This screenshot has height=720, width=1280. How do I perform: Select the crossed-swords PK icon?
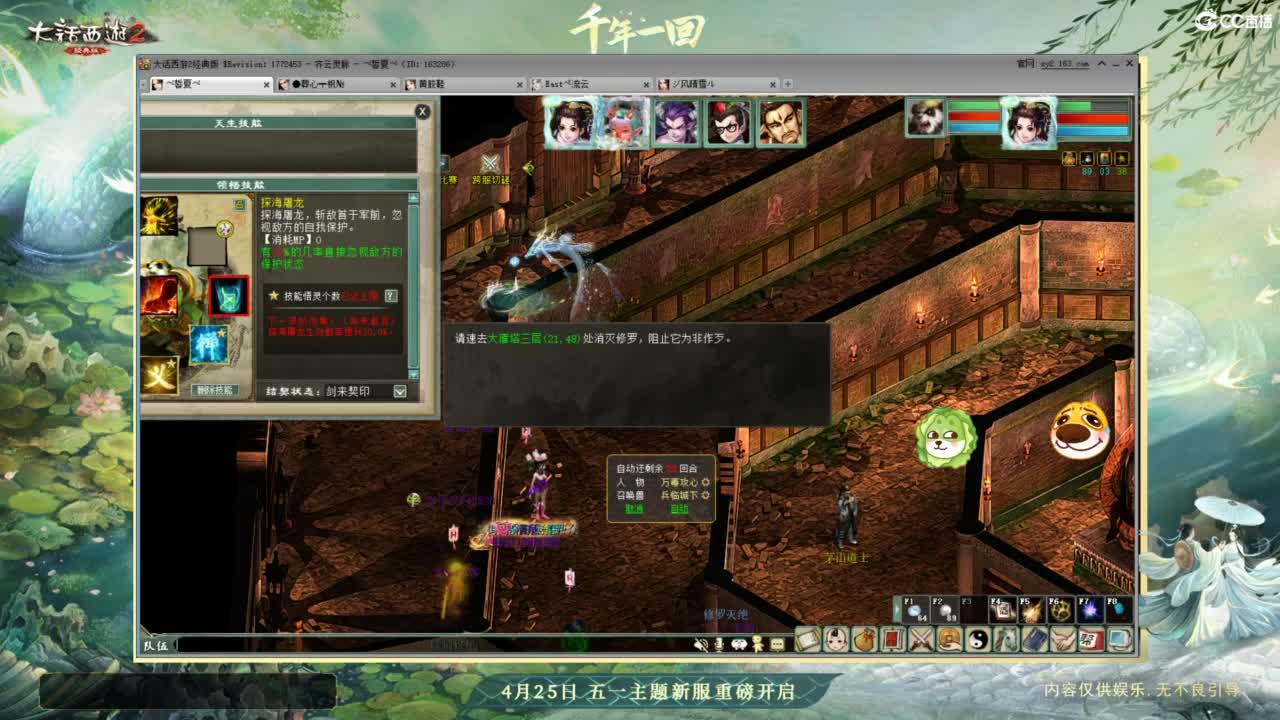pyautogui.click(x=921, y=639)
